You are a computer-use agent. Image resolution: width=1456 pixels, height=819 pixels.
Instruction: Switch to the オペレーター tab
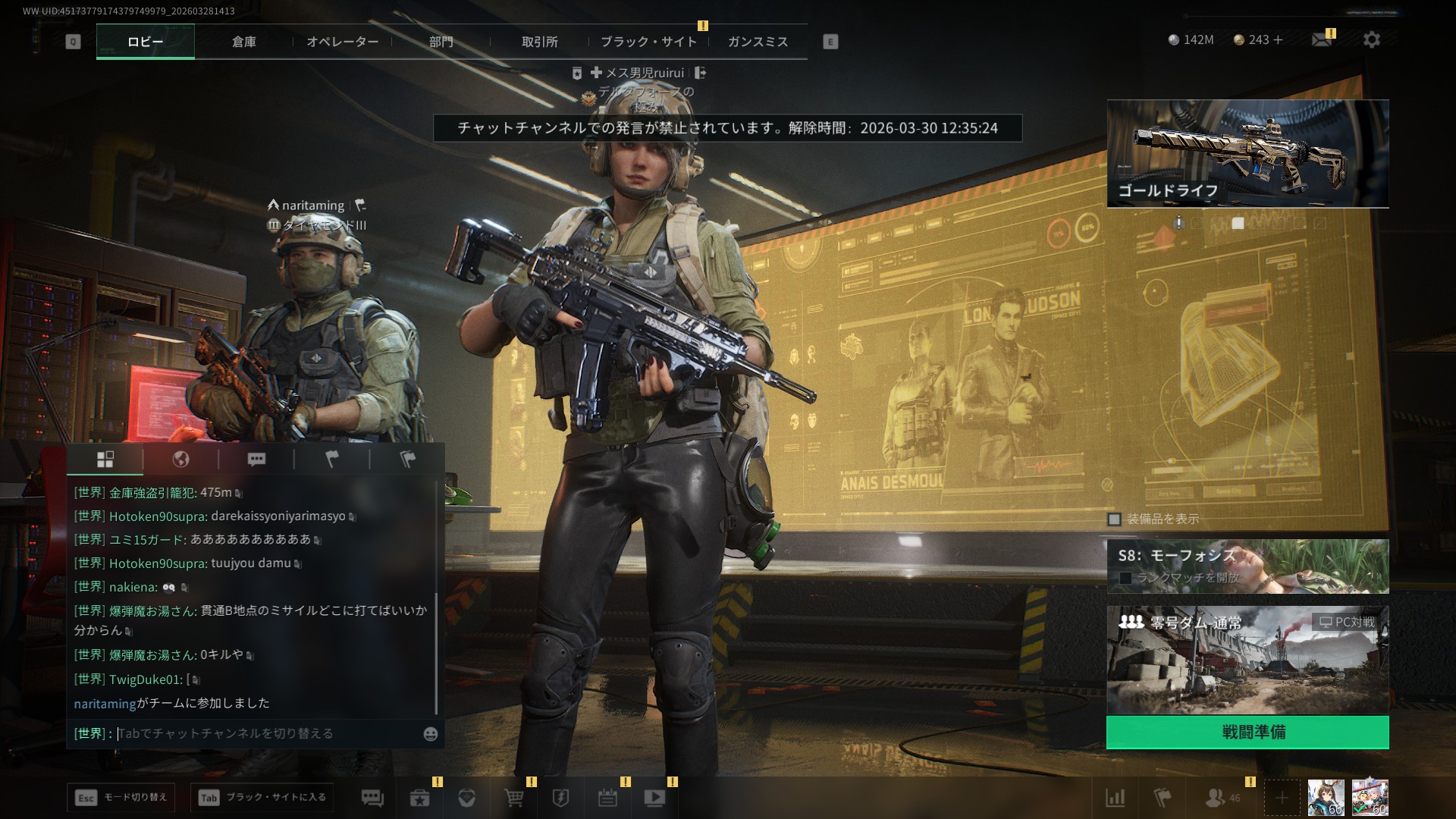[342, 42]
